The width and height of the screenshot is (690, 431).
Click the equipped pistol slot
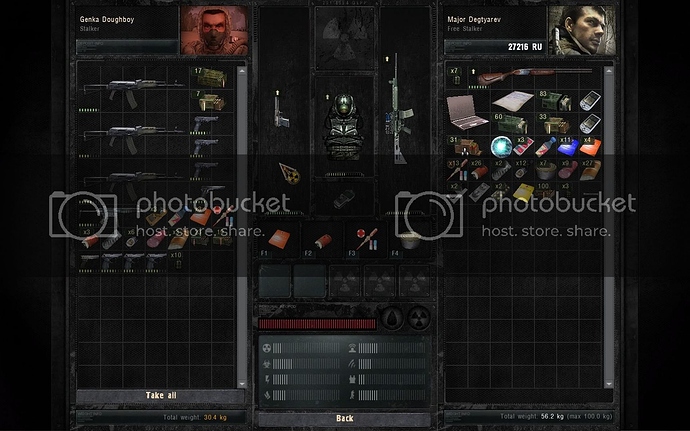(281, 109)
